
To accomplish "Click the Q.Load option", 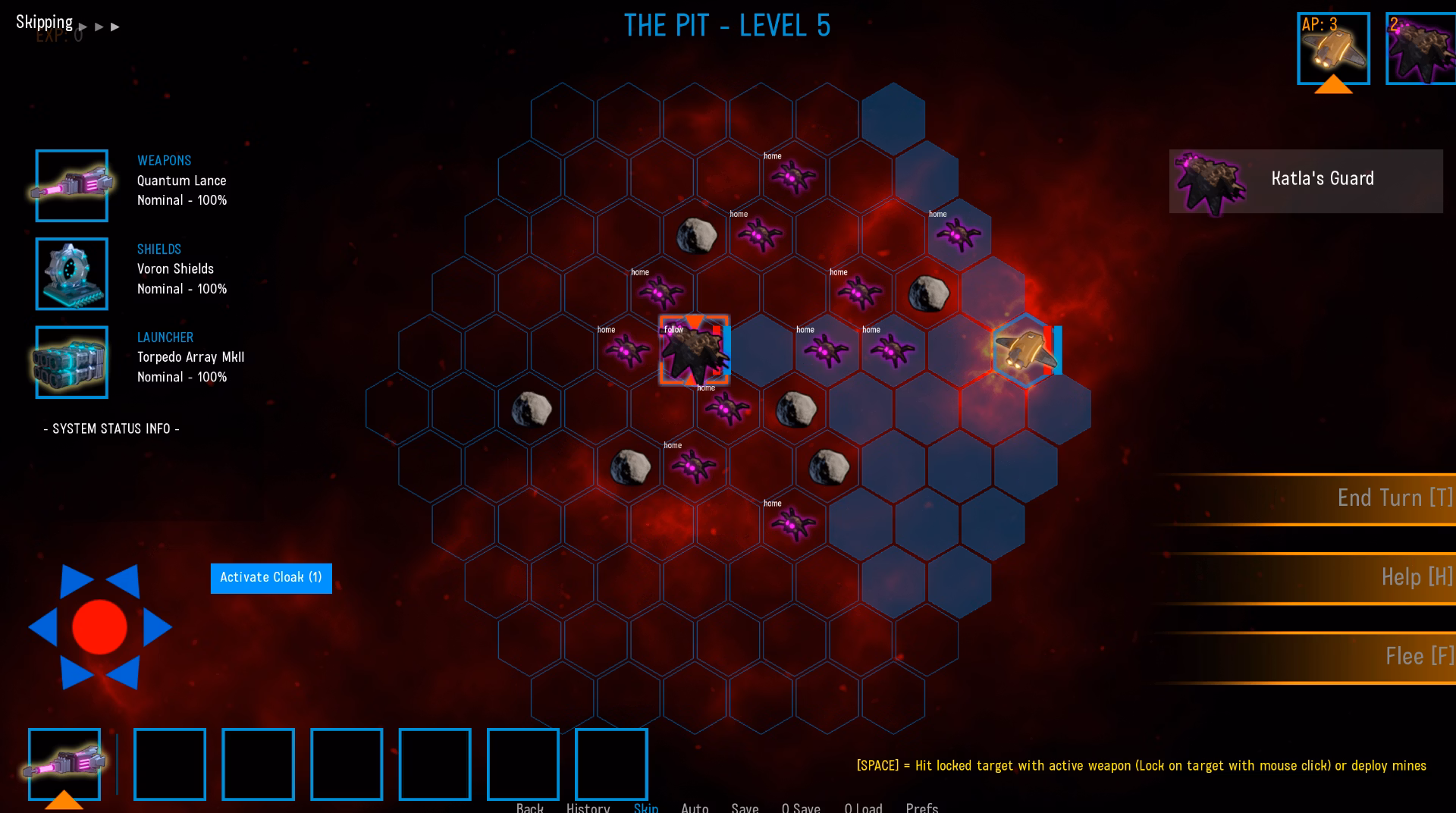I will pyautogui.click(x=863, y=808).
